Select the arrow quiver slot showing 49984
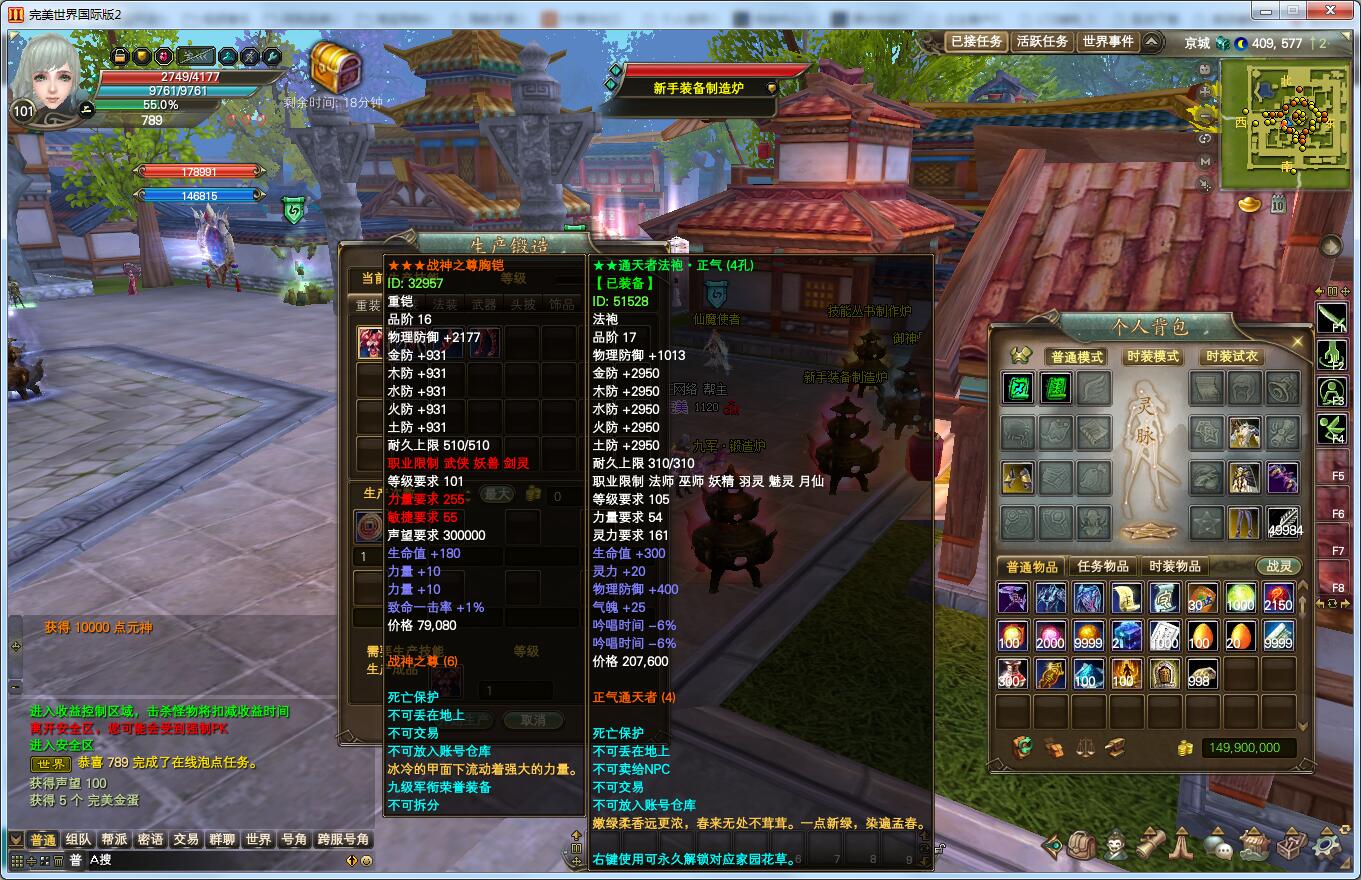The height and width of the screenshot is (880, 1361). [x=1283, y=522]
